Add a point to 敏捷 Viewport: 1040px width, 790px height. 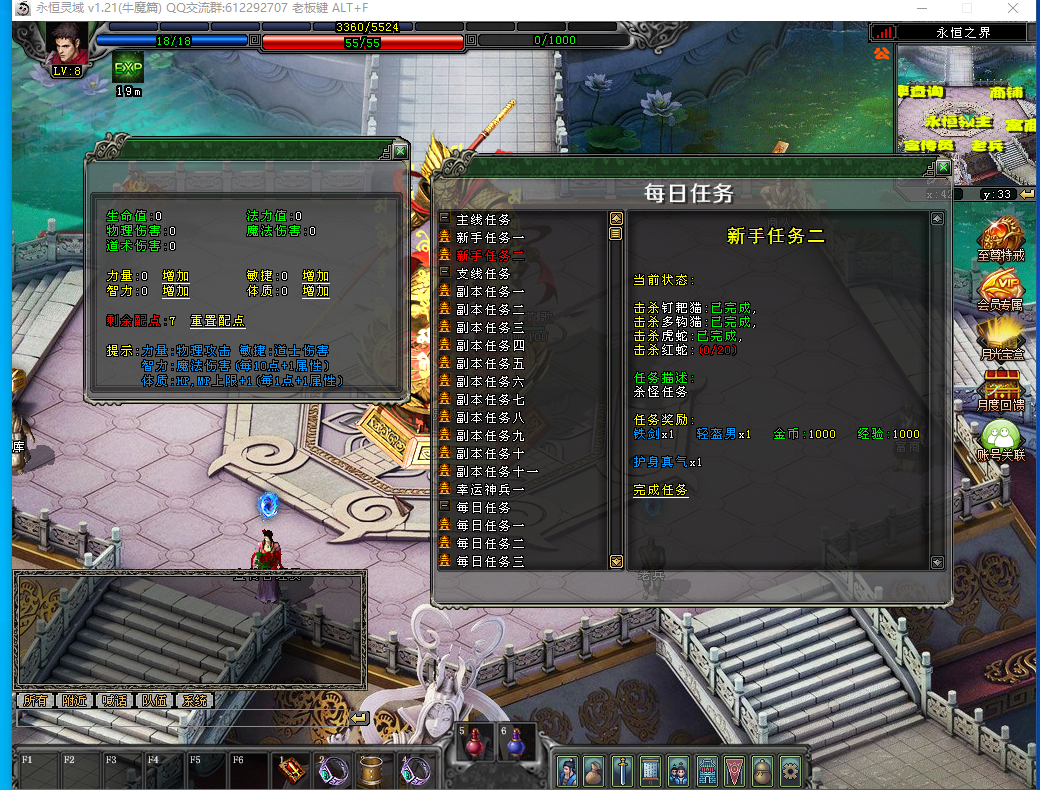(316, 276)
